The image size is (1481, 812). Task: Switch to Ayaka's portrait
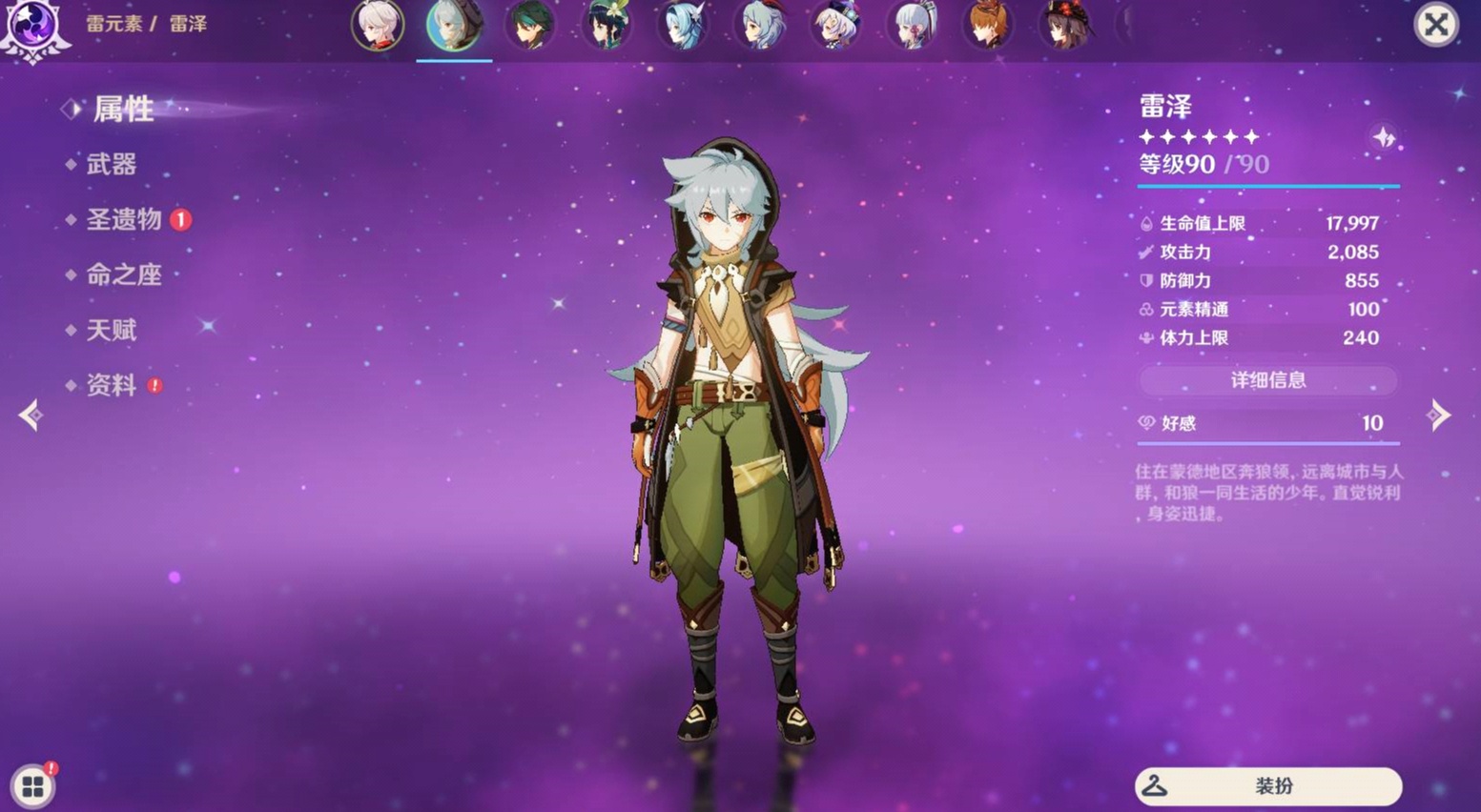click(x=913, y=25)
